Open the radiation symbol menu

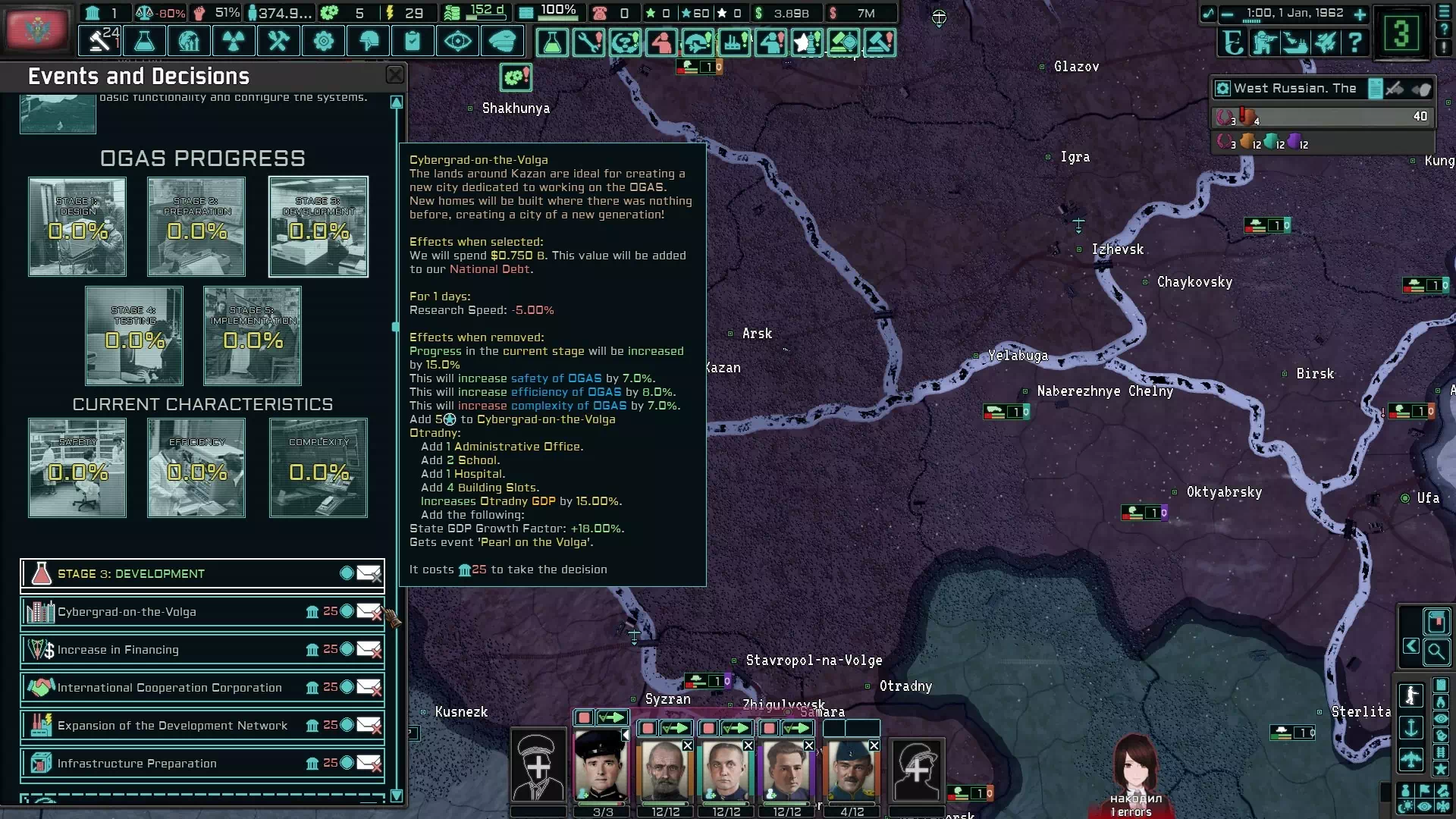[234, 41]
